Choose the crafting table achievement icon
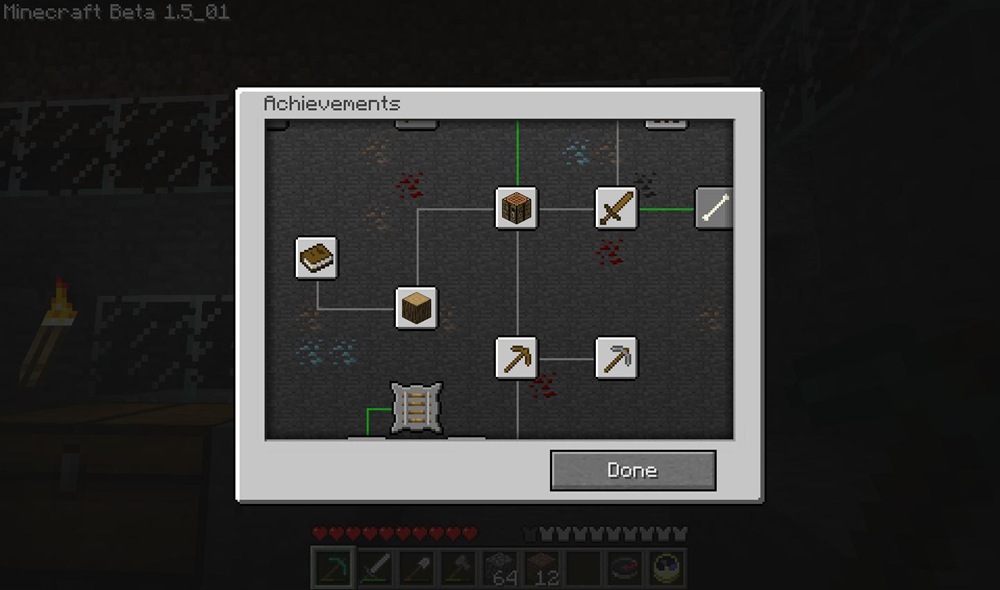Screen dimensions: 1000x590 click(516, 208)
